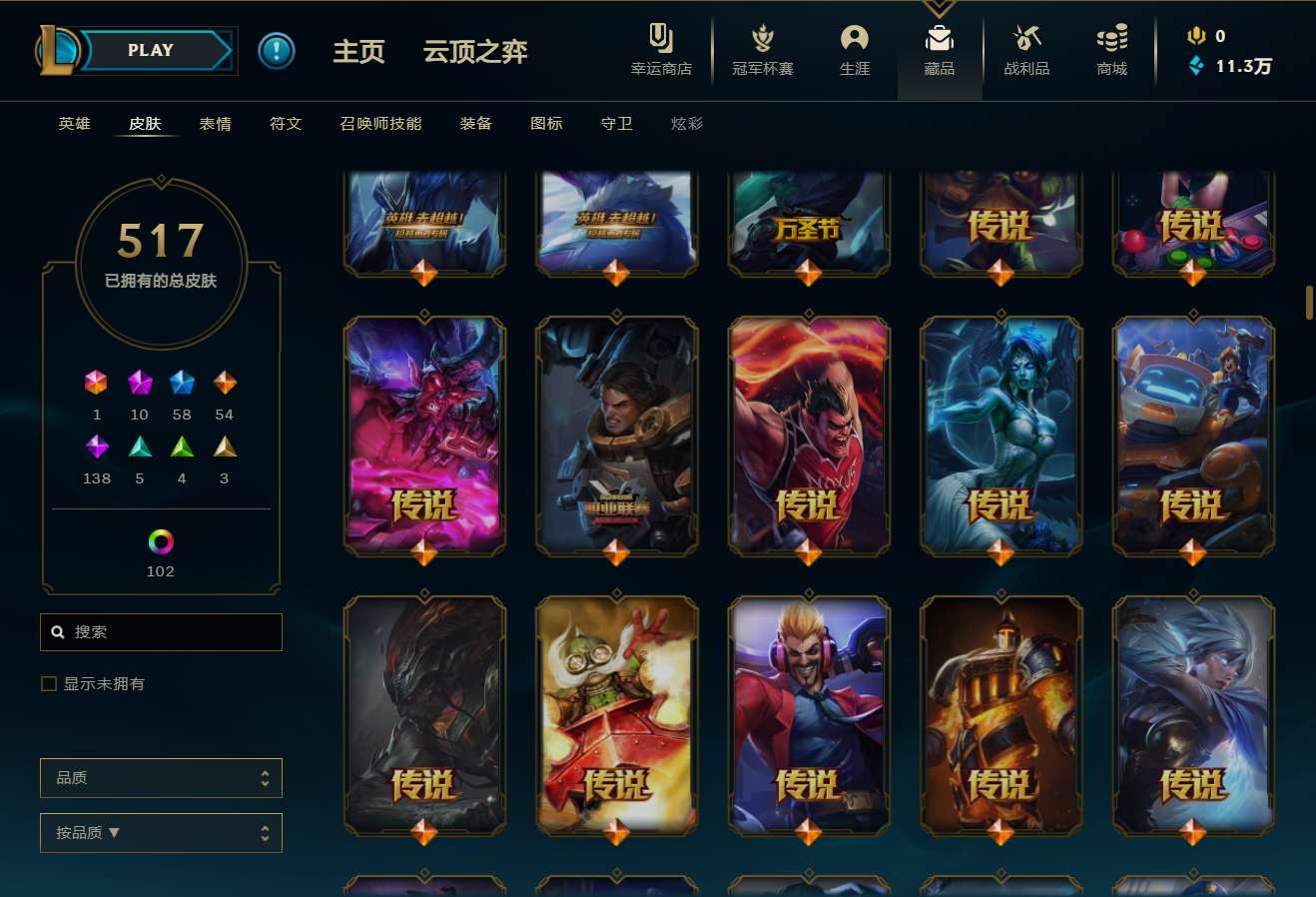The width and height of the screenshot is (1316, 897).
Task: Go to 主页 home page
Action: [358, 52]
